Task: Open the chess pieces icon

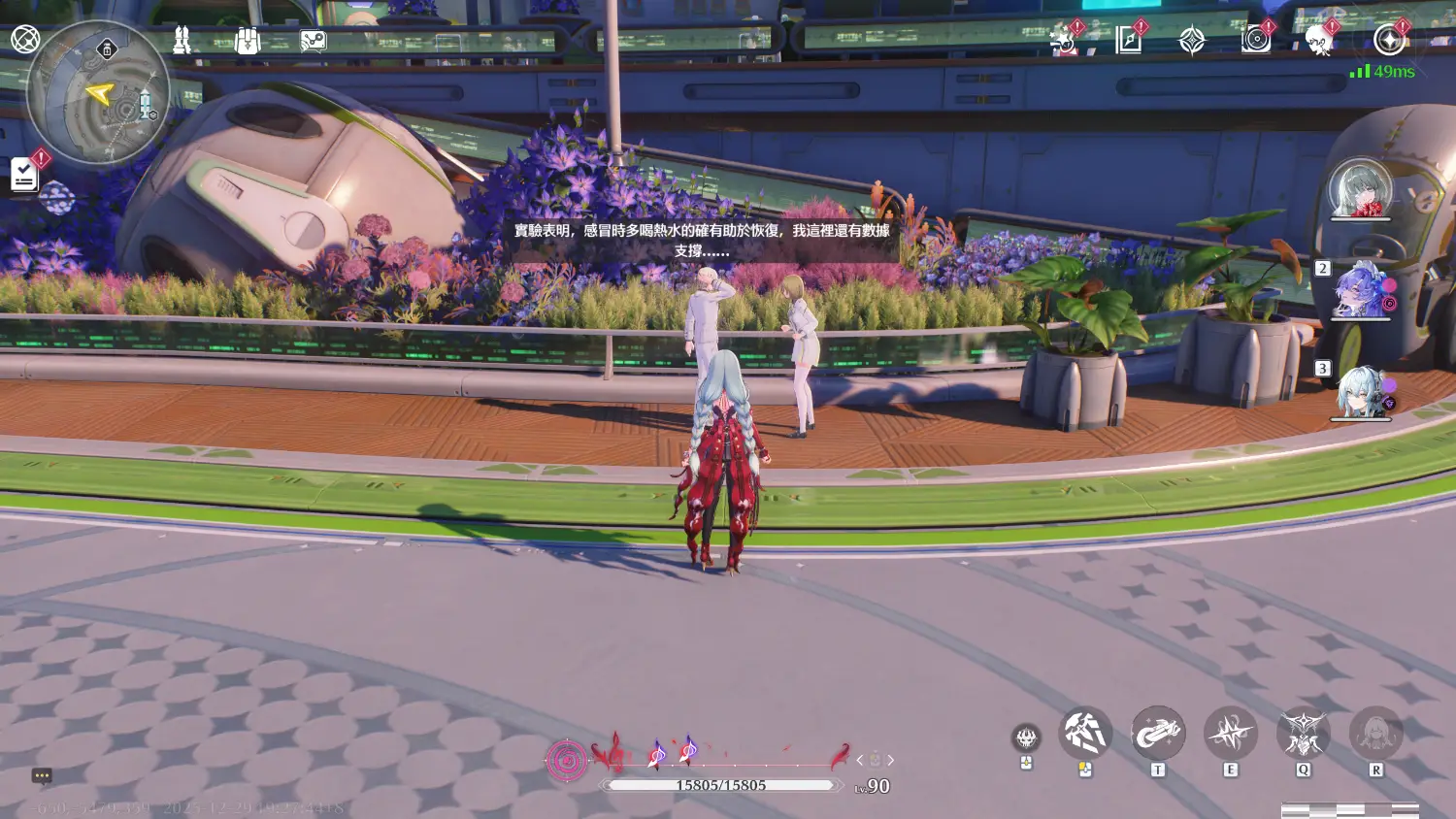Action: 181,40
